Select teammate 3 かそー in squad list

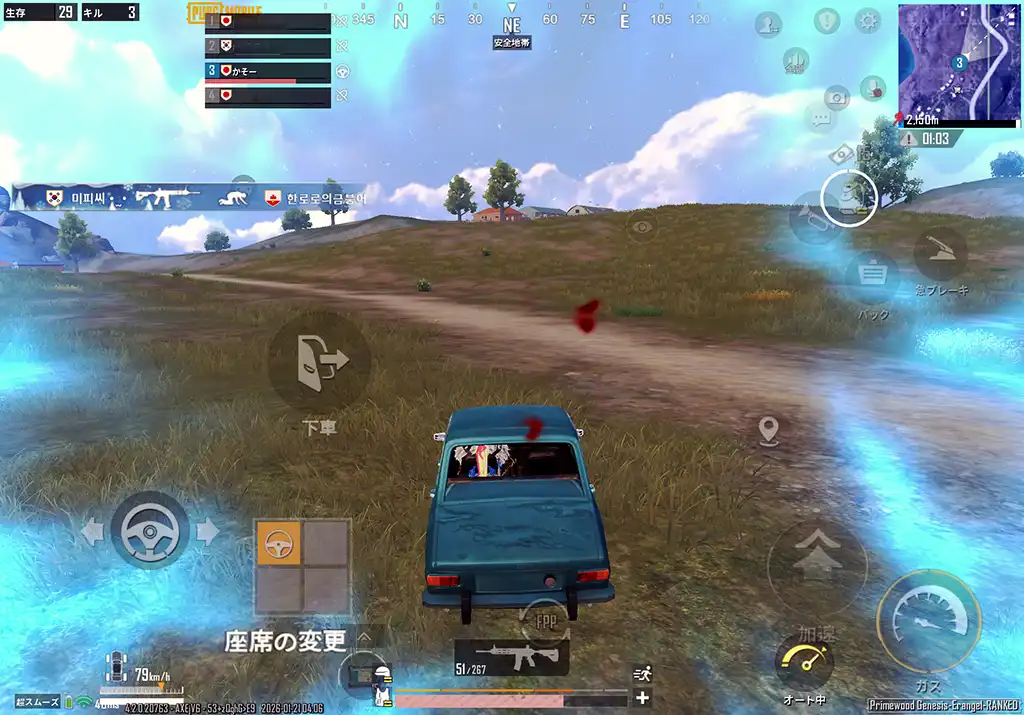[x=268, y=72]
